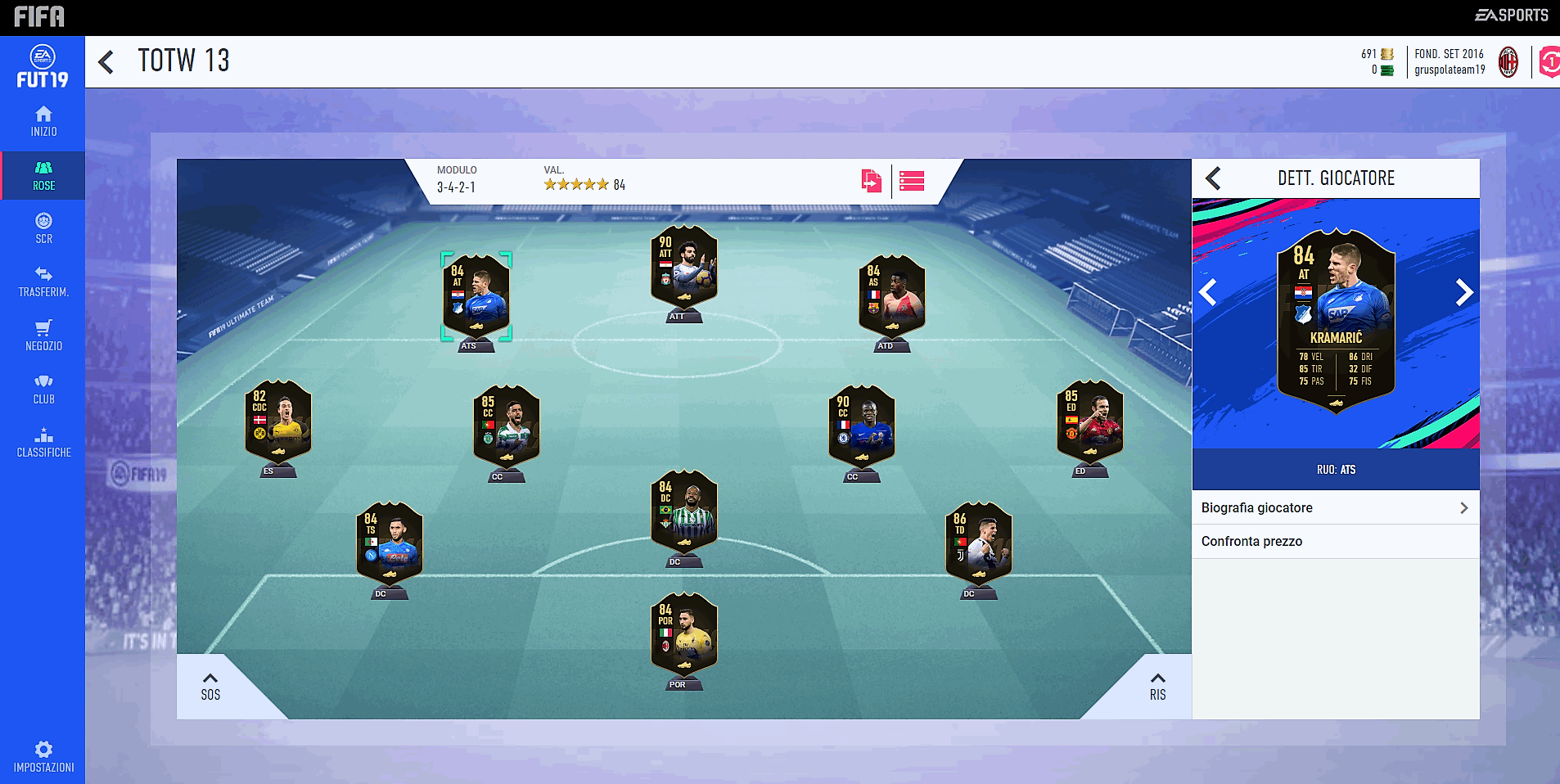This screenshot has height=784, width=1560.
Task: Expand the RIS reserves panel
Action: (x=1157, y=685)
